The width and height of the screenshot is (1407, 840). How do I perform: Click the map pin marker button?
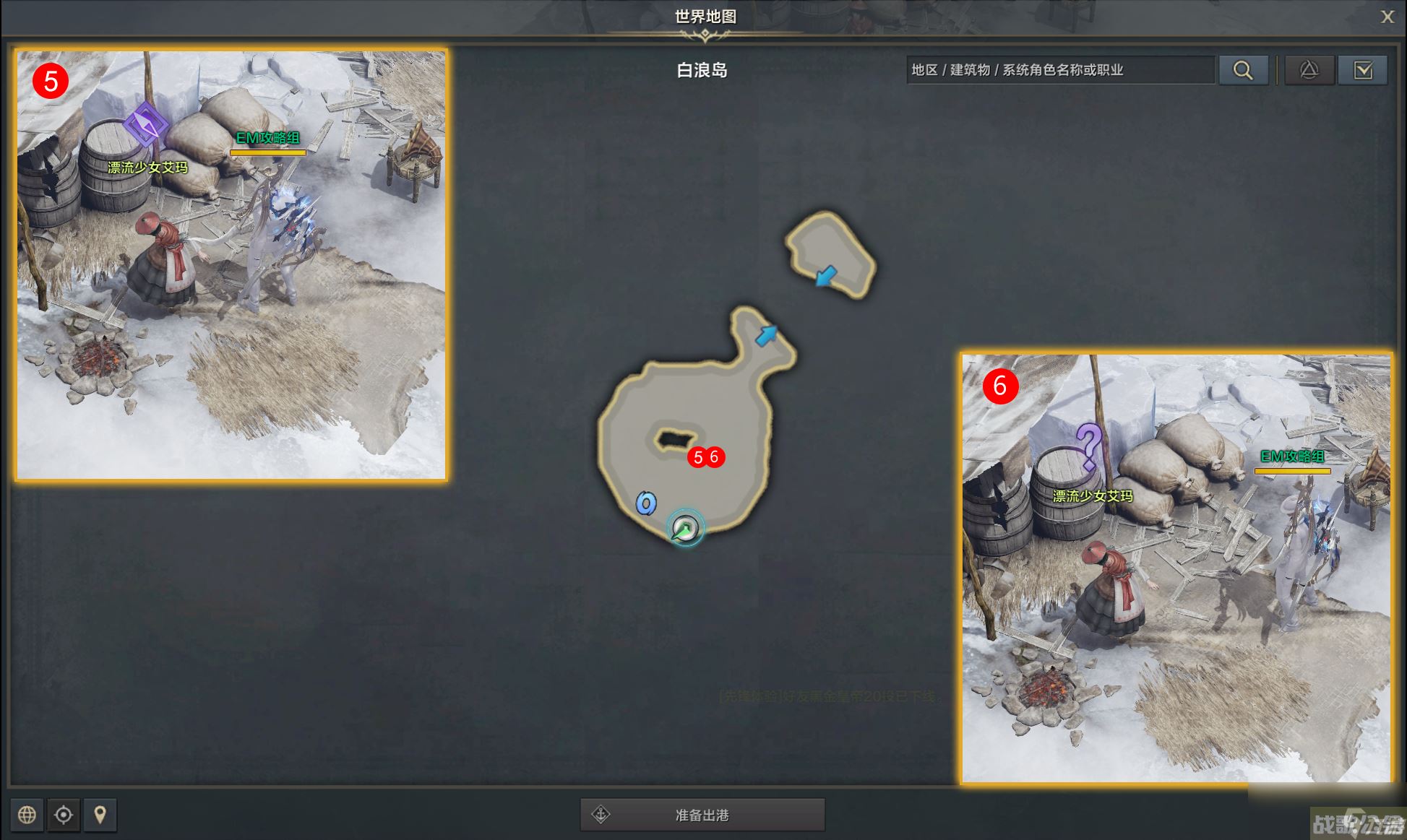coord(100,815)
